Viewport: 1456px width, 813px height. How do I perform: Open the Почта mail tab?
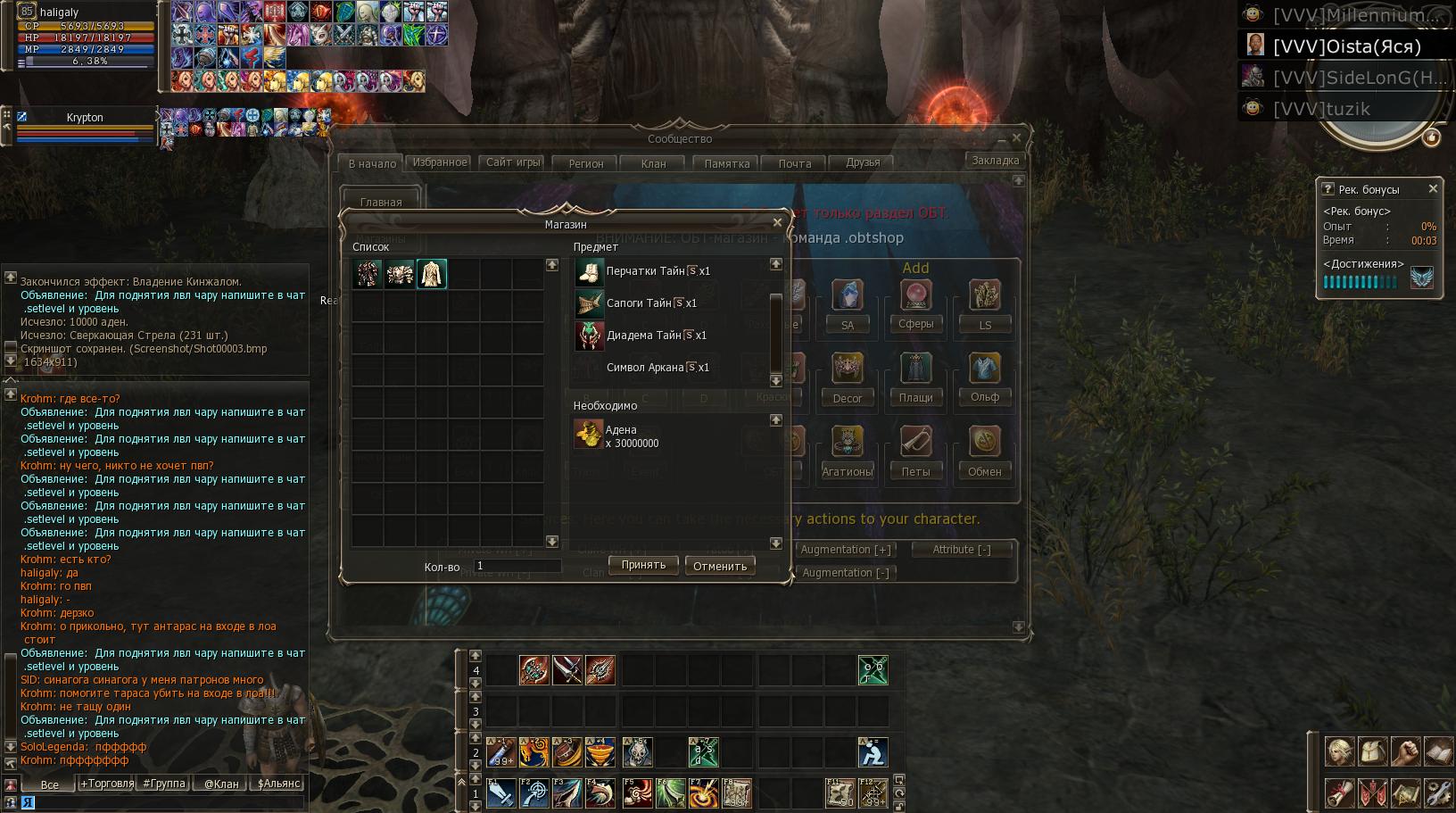tap(794, 163)
